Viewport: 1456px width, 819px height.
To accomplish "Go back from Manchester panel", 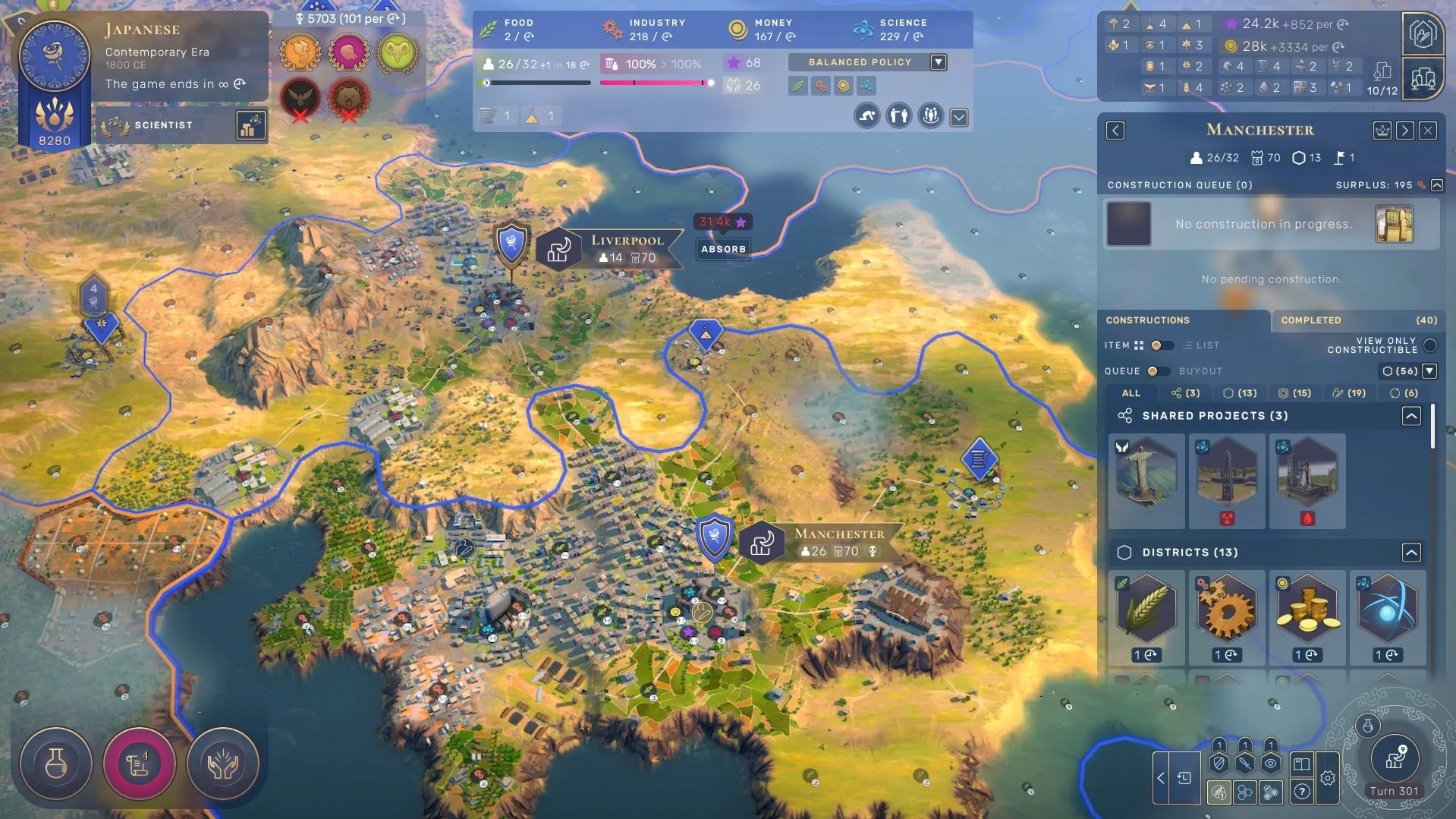I will coord(1115,131).
